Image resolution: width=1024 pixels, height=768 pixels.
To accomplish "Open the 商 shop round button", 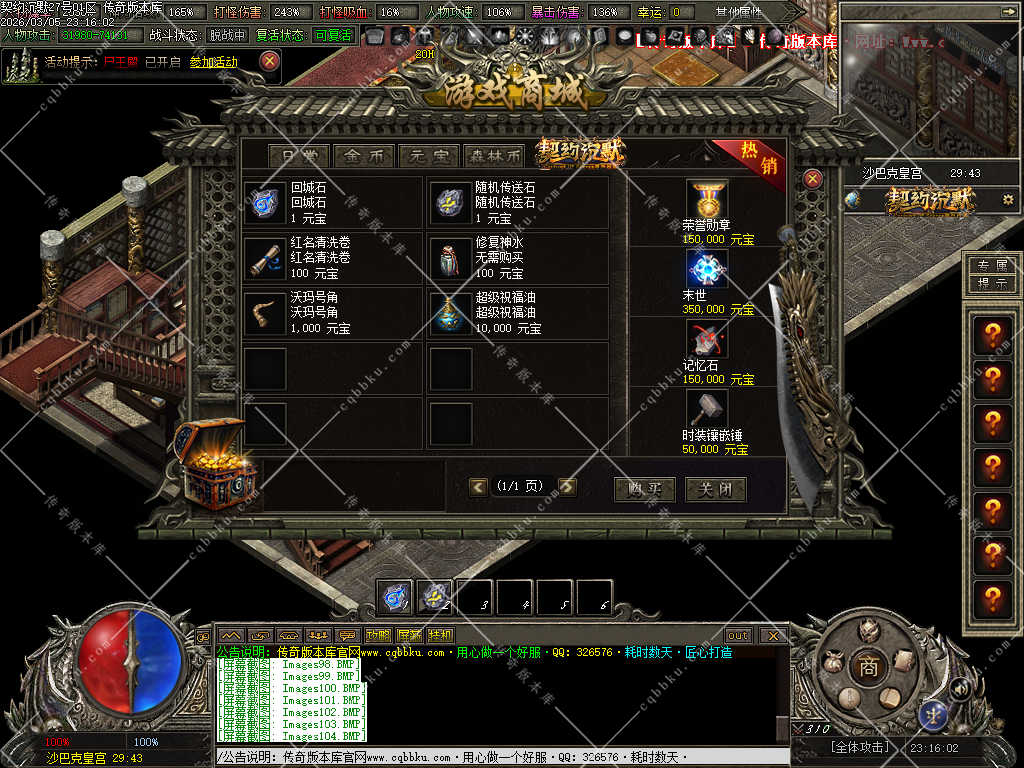I will click(868, 667).
